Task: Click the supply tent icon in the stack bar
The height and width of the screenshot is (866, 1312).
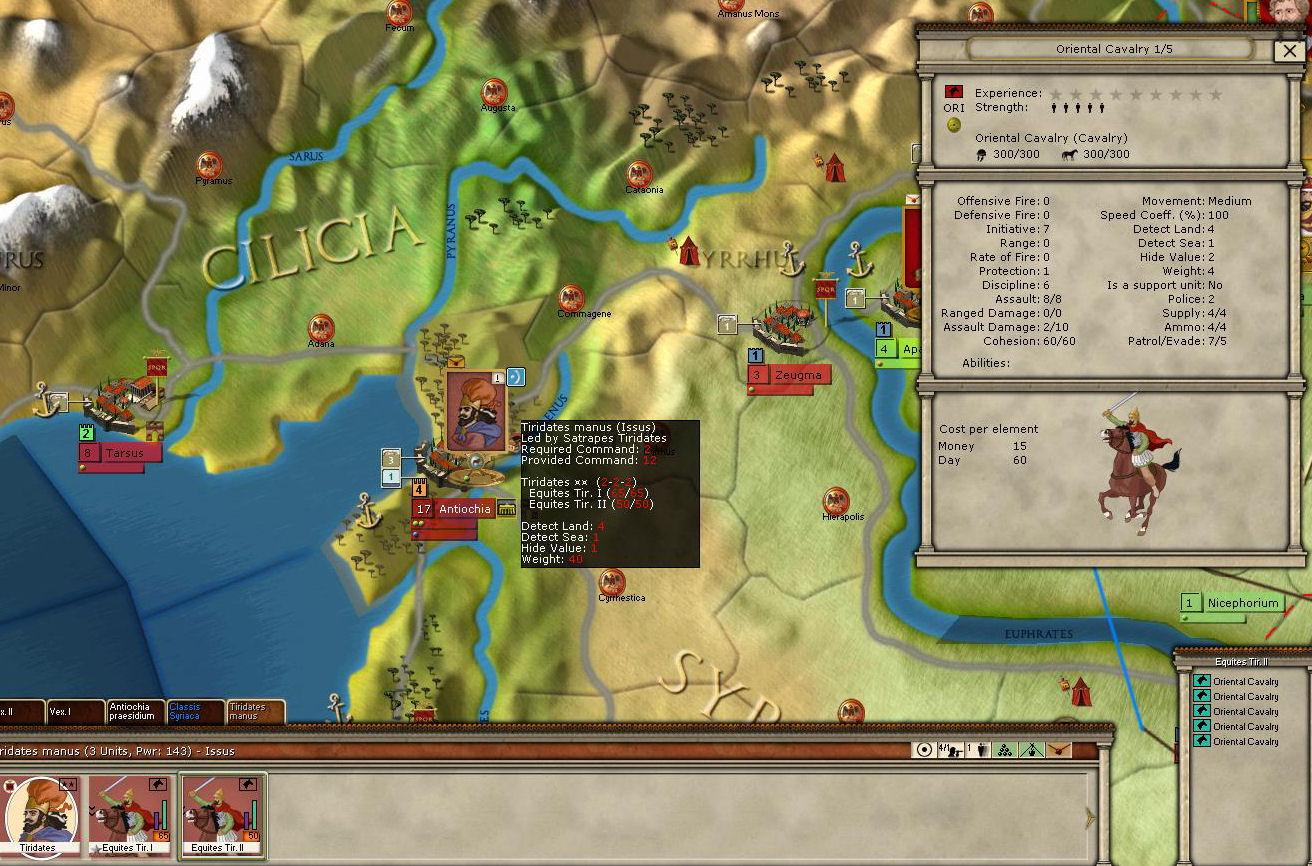Action: (x=1033, y=750)
